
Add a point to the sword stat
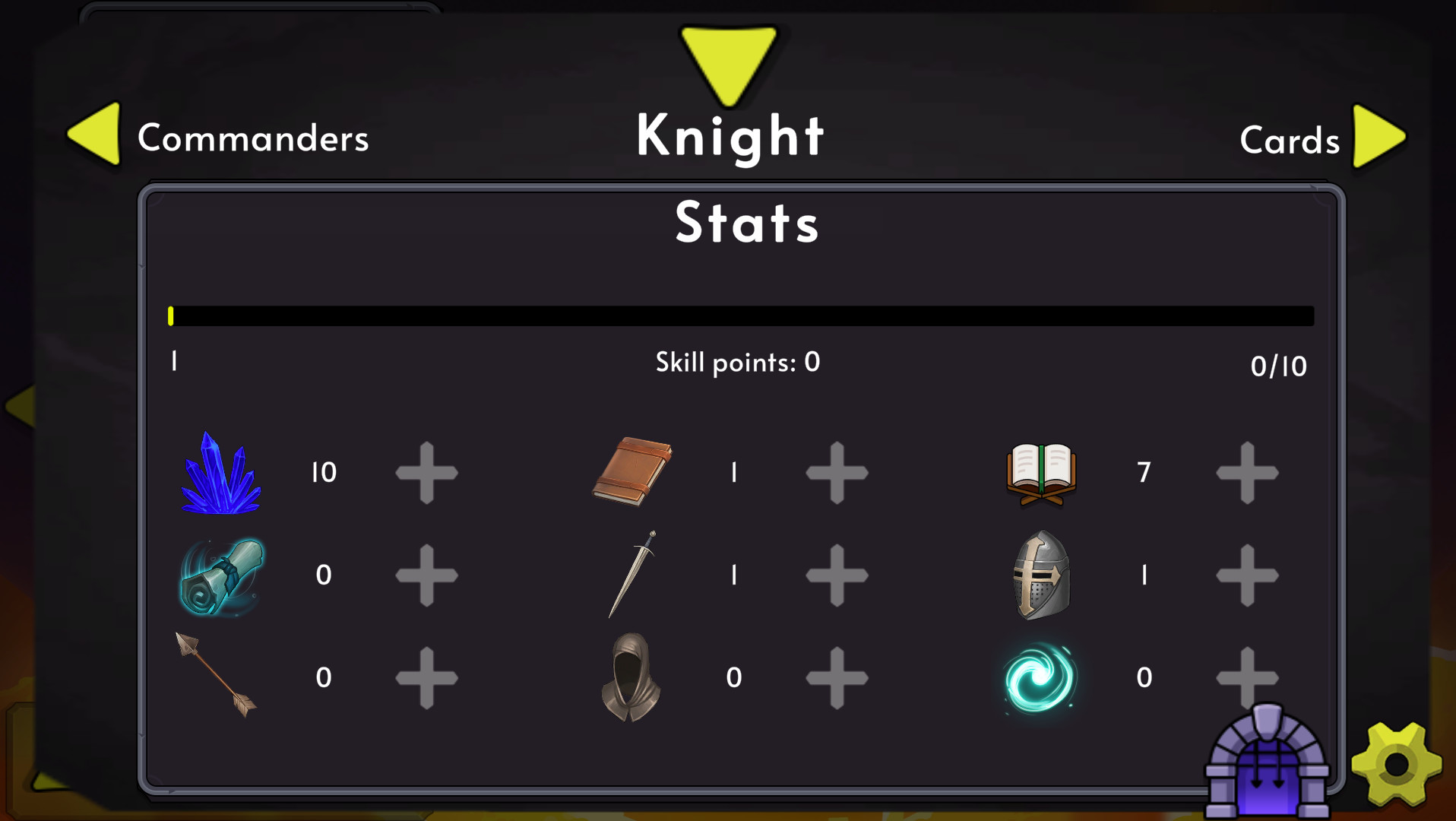click(x=837, y=575)
